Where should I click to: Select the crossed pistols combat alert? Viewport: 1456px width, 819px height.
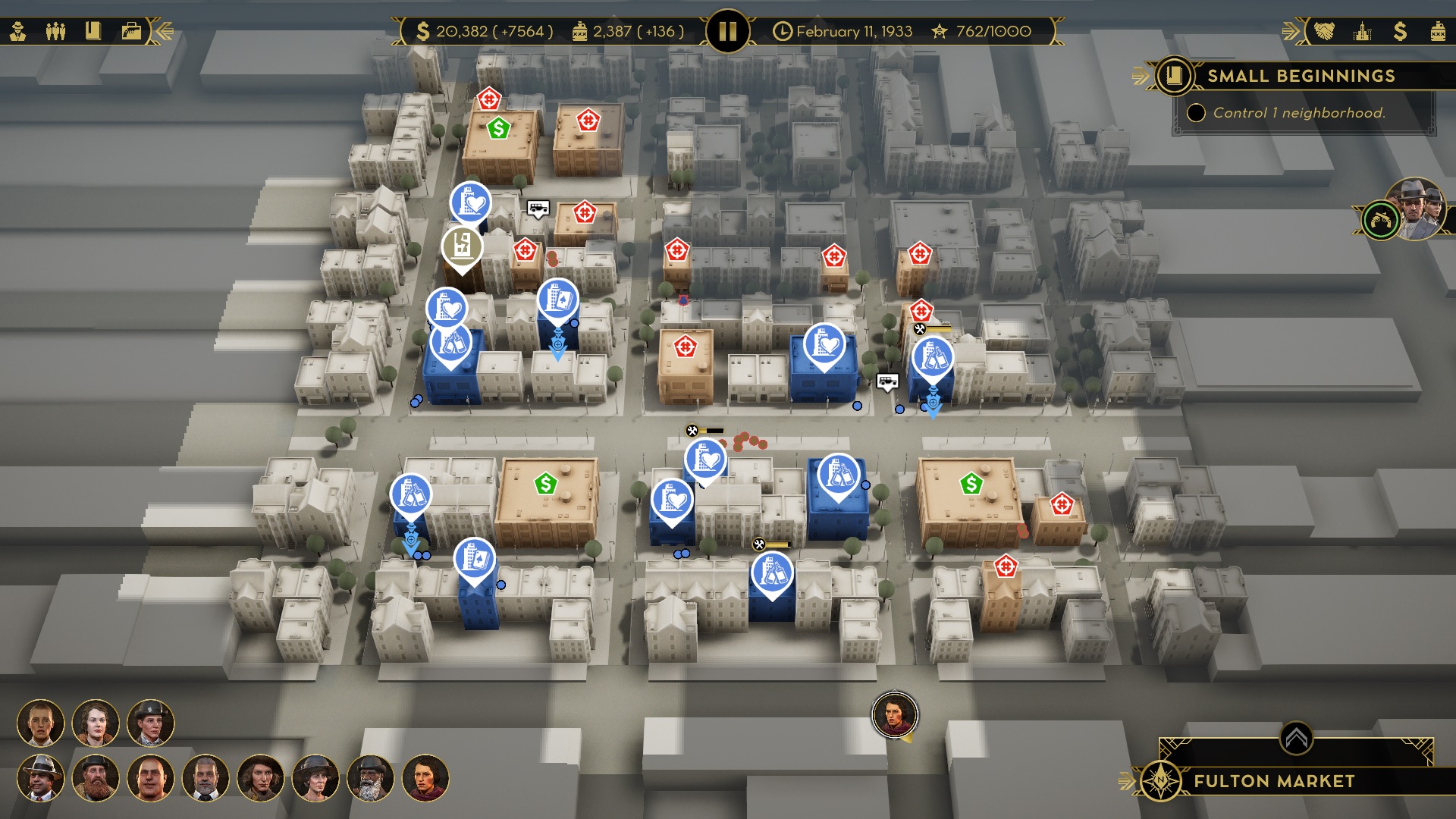1381,221
